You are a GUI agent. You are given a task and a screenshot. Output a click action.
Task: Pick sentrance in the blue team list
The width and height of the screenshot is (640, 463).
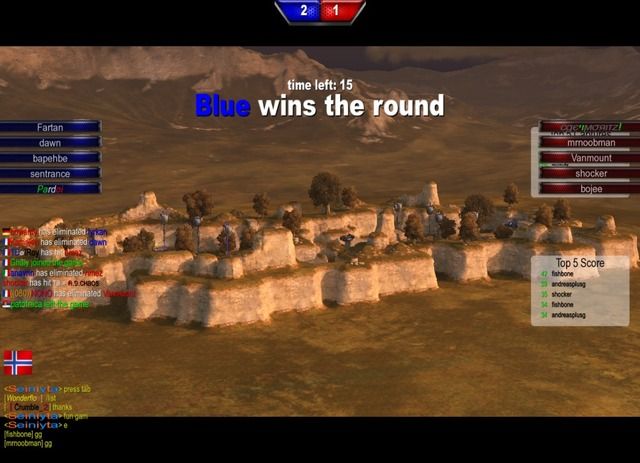click(50, 173)
